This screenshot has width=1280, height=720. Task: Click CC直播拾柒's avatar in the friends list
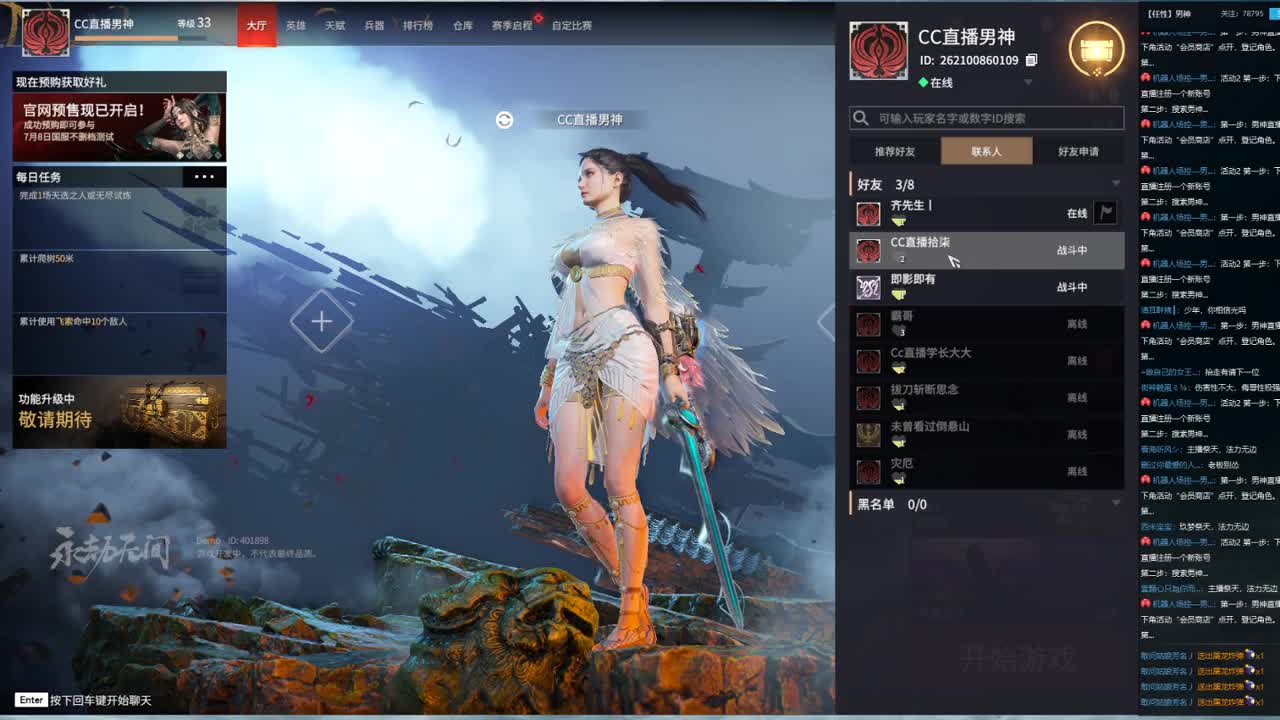[868, 250]
